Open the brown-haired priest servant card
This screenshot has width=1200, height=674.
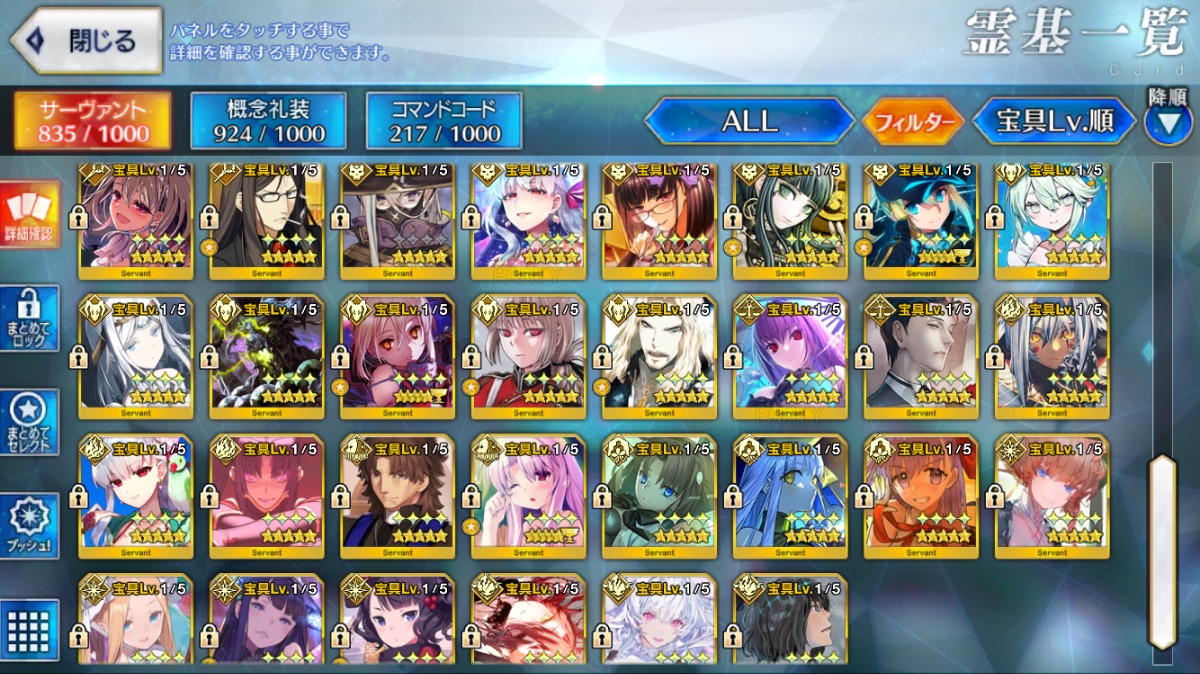397,495
